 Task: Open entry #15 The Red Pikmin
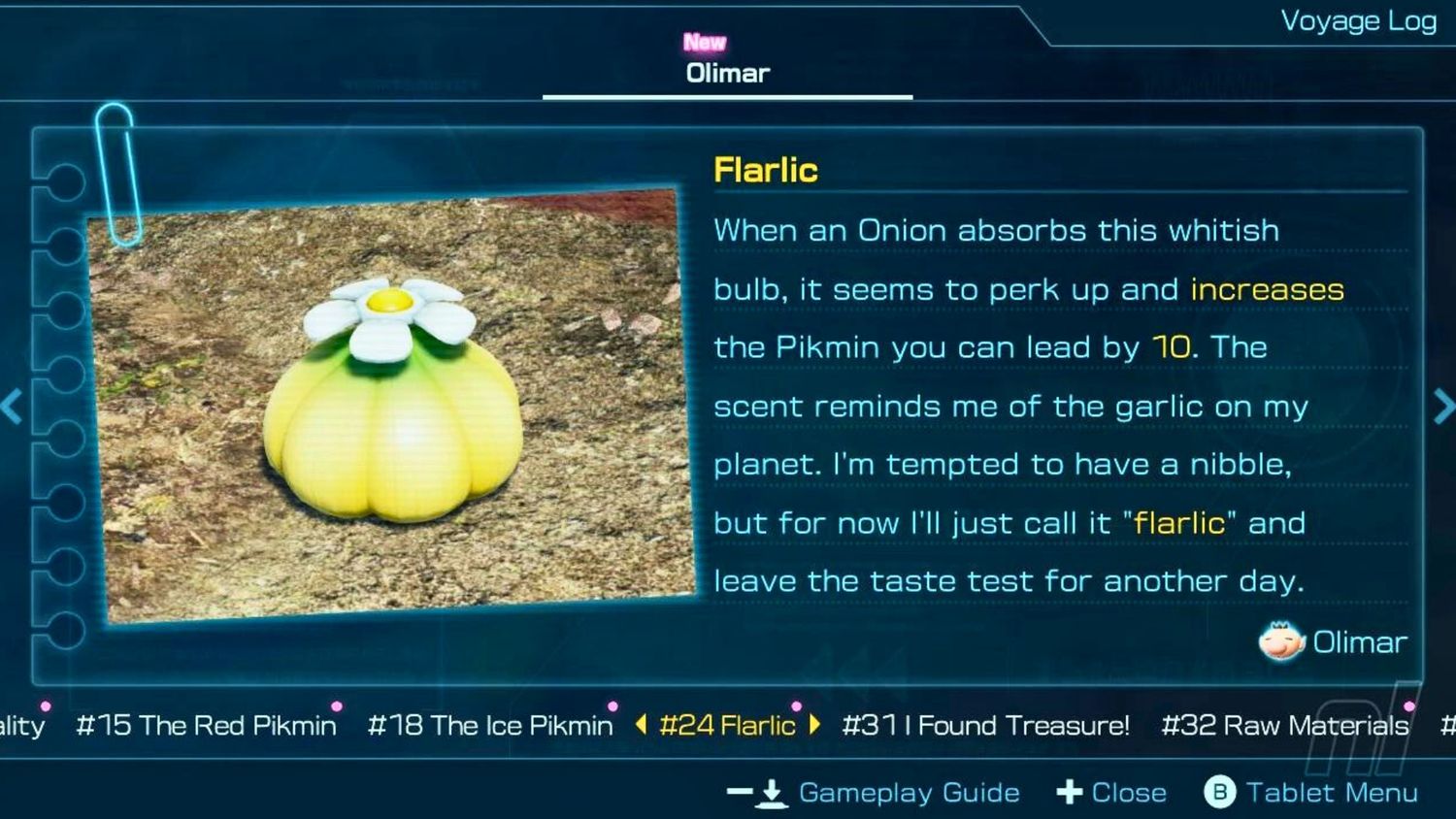click(206, 726)
